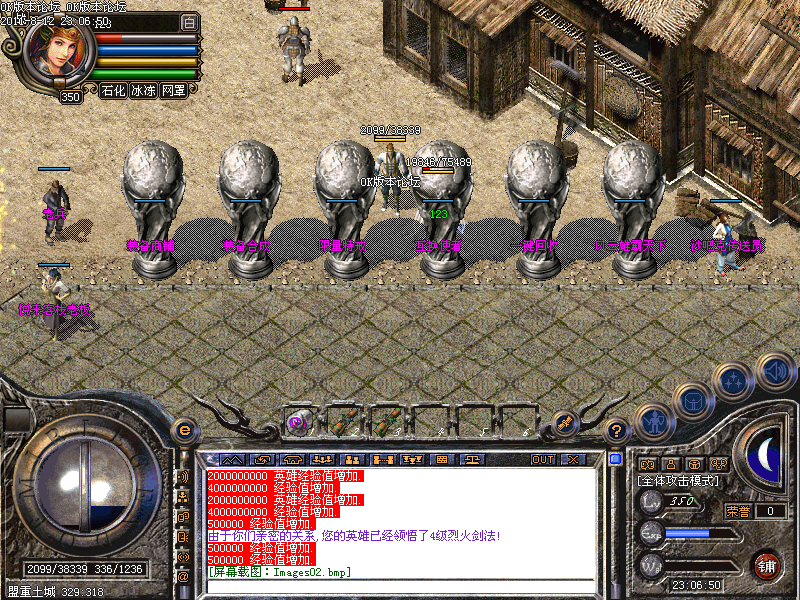Click the red 铺 shop button

[767, 564]
